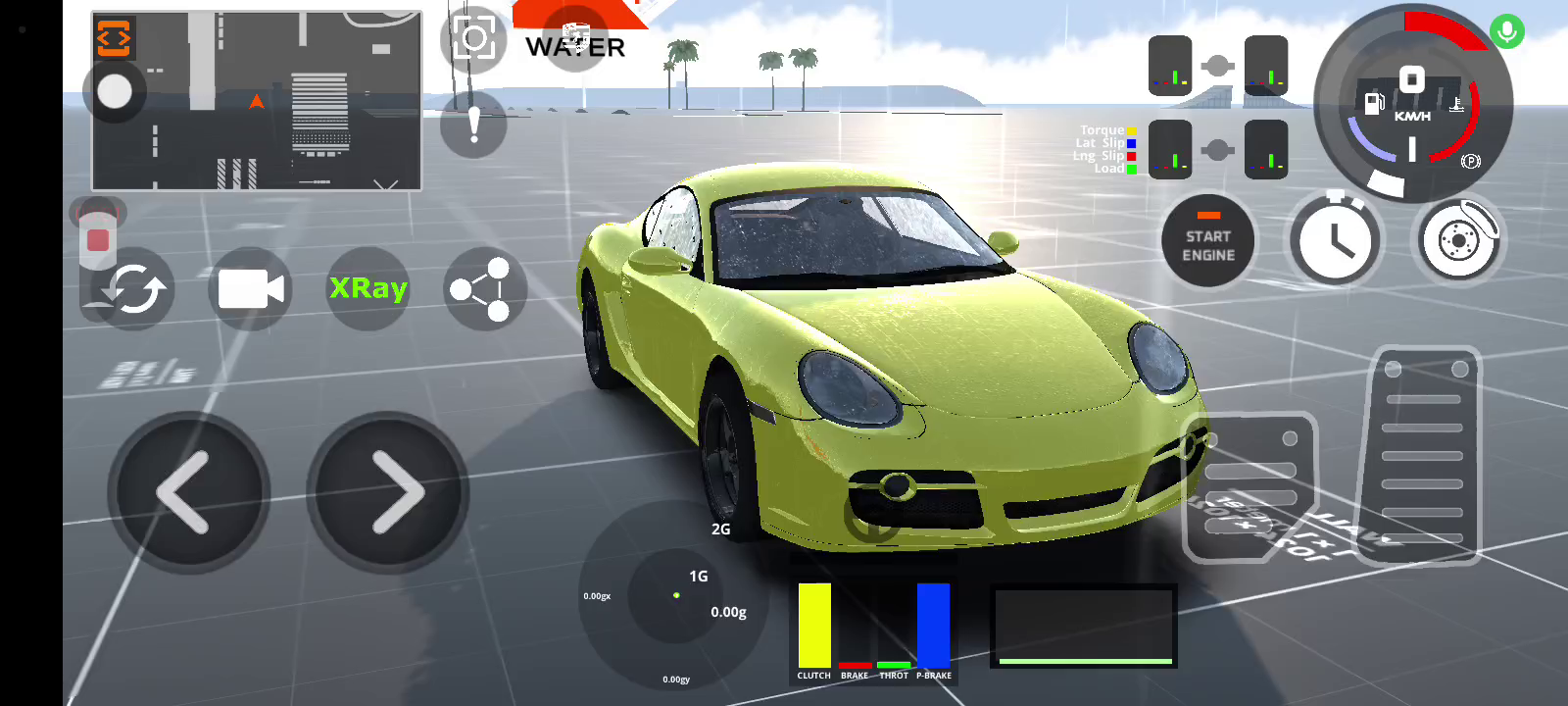Tap the START ENGINE button

point(1207,242)
